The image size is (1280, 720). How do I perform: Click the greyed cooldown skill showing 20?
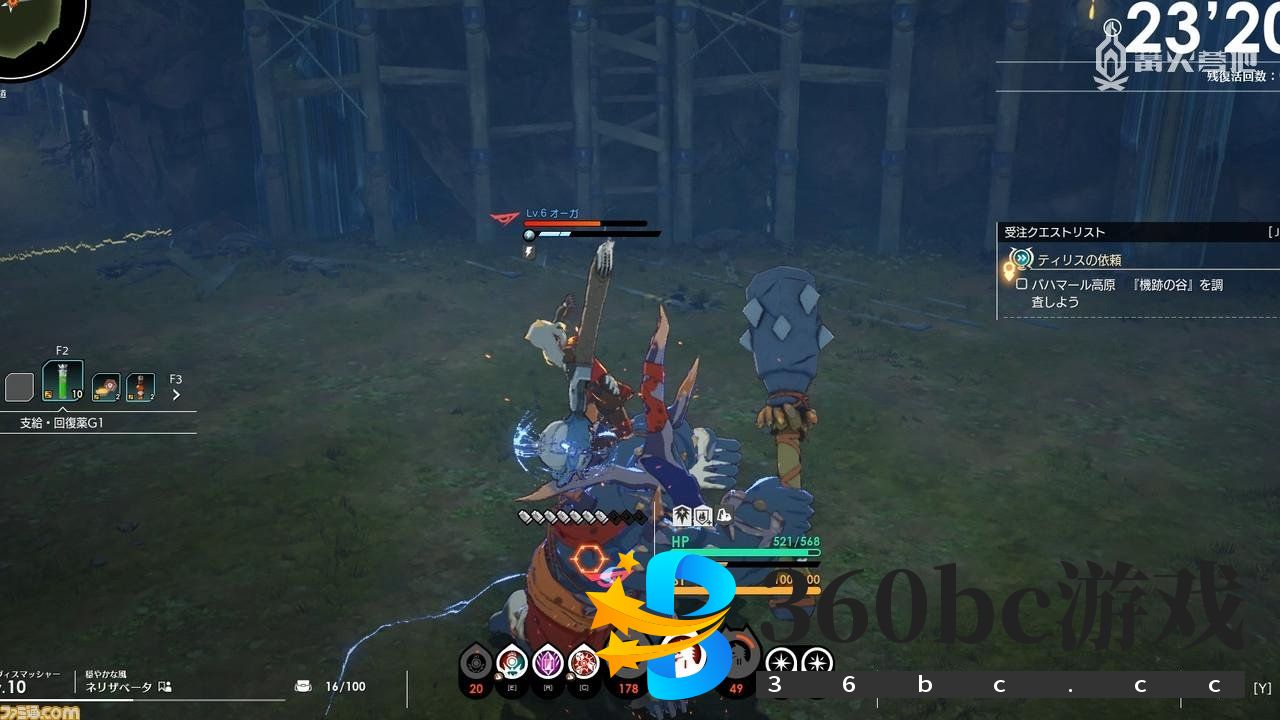click(x=476, y=664)
